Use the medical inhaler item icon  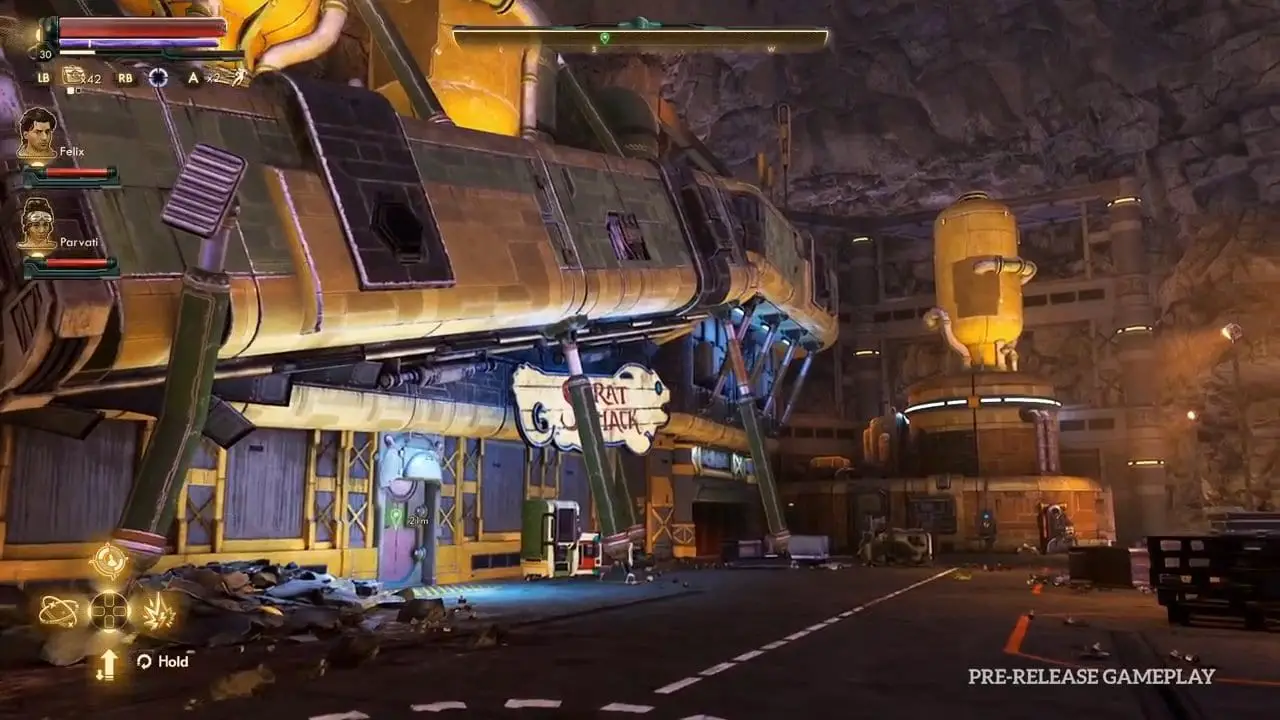pyautogui.click(x=73, y=76)
